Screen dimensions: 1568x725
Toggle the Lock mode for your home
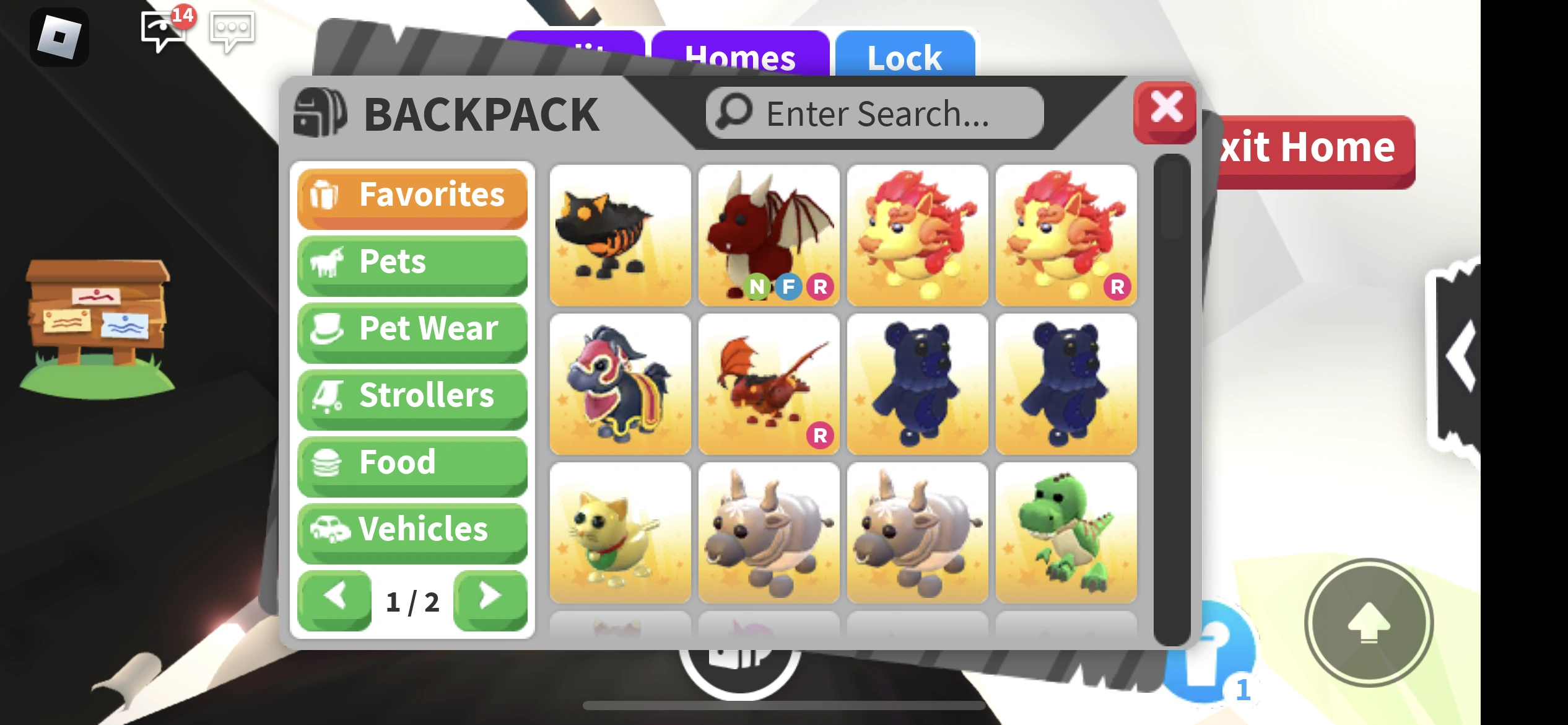[904, 58]
